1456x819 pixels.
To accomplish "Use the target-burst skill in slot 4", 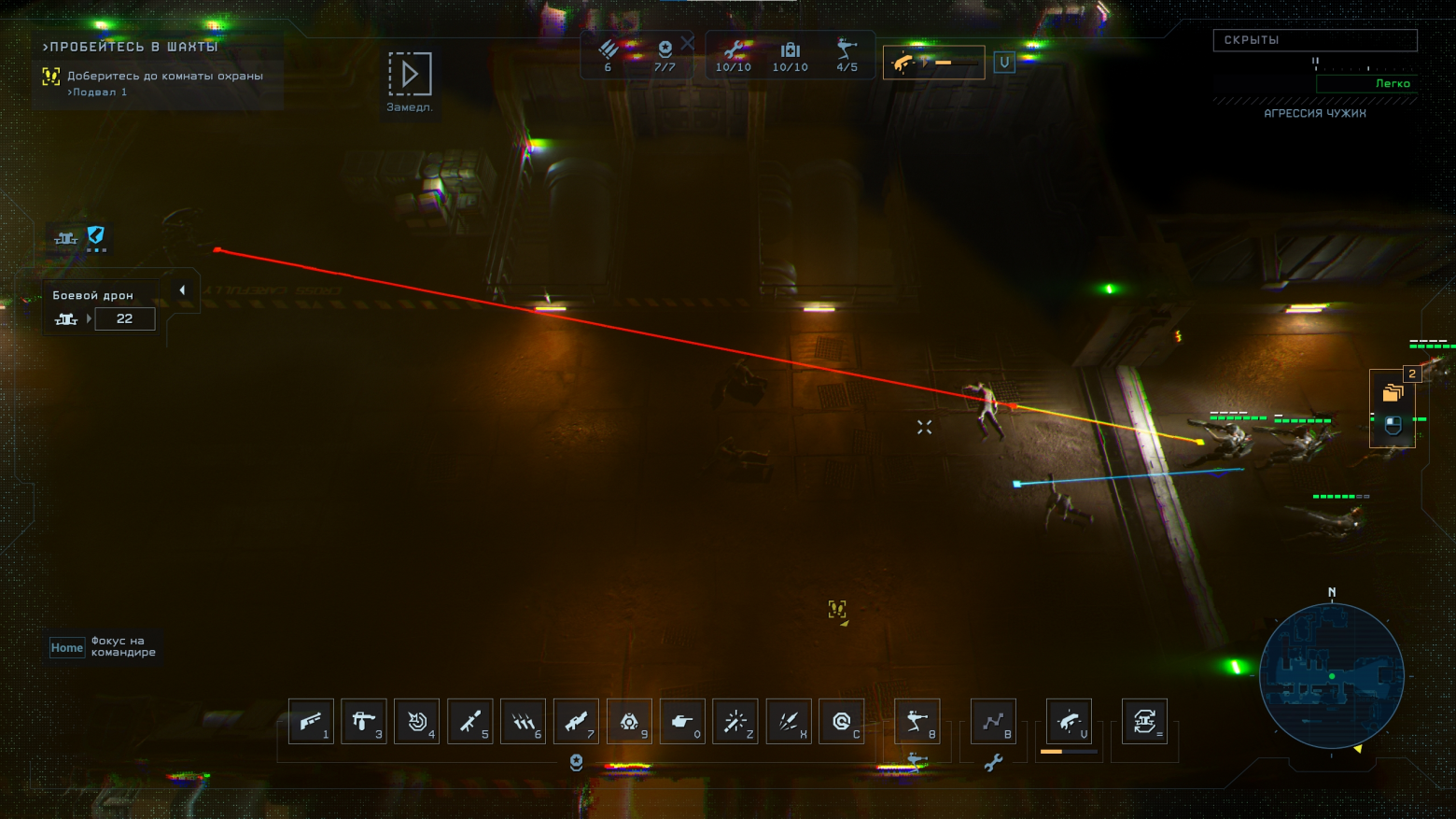I will click(417, 721).
